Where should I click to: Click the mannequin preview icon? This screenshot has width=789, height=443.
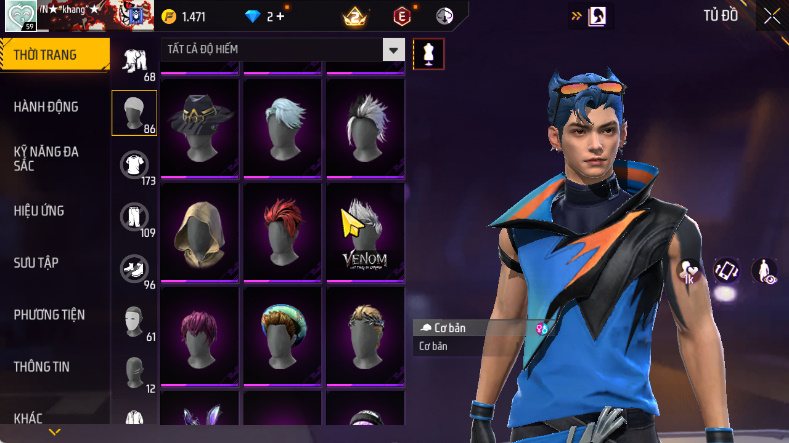428,53
